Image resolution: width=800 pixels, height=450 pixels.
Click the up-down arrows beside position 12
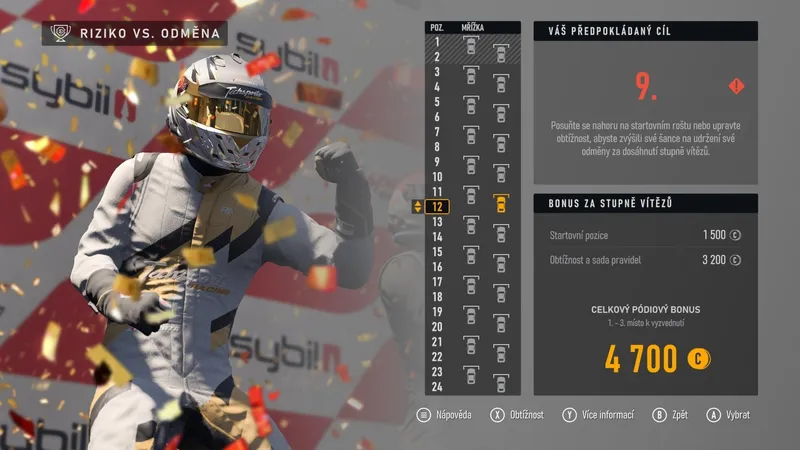point(417,207)
